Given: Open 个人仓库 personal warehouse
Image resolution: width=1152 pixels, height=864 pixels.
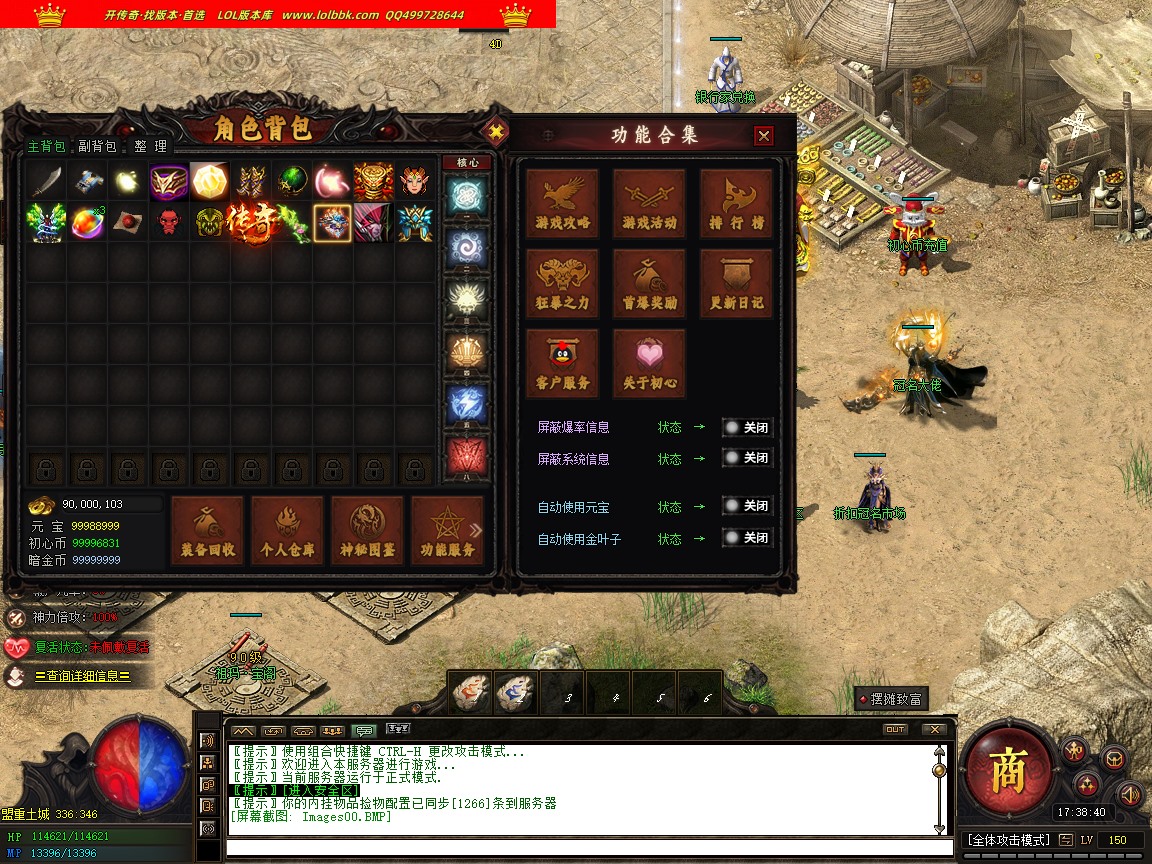Looking at the screenshot, I should 287,530.
